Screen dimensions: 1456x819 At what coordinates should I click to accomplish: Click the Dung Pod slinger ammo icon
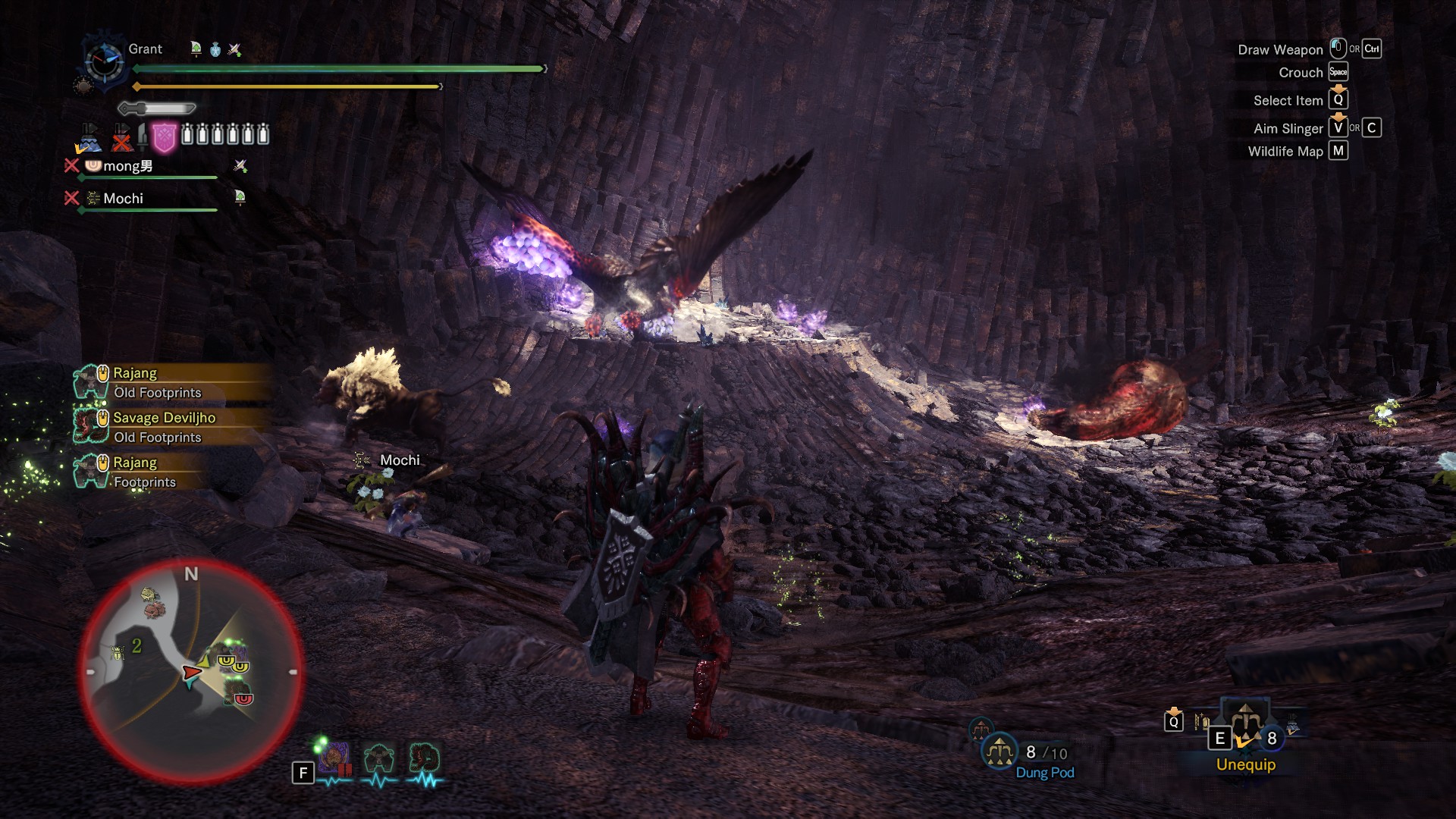tap(999, 752)
